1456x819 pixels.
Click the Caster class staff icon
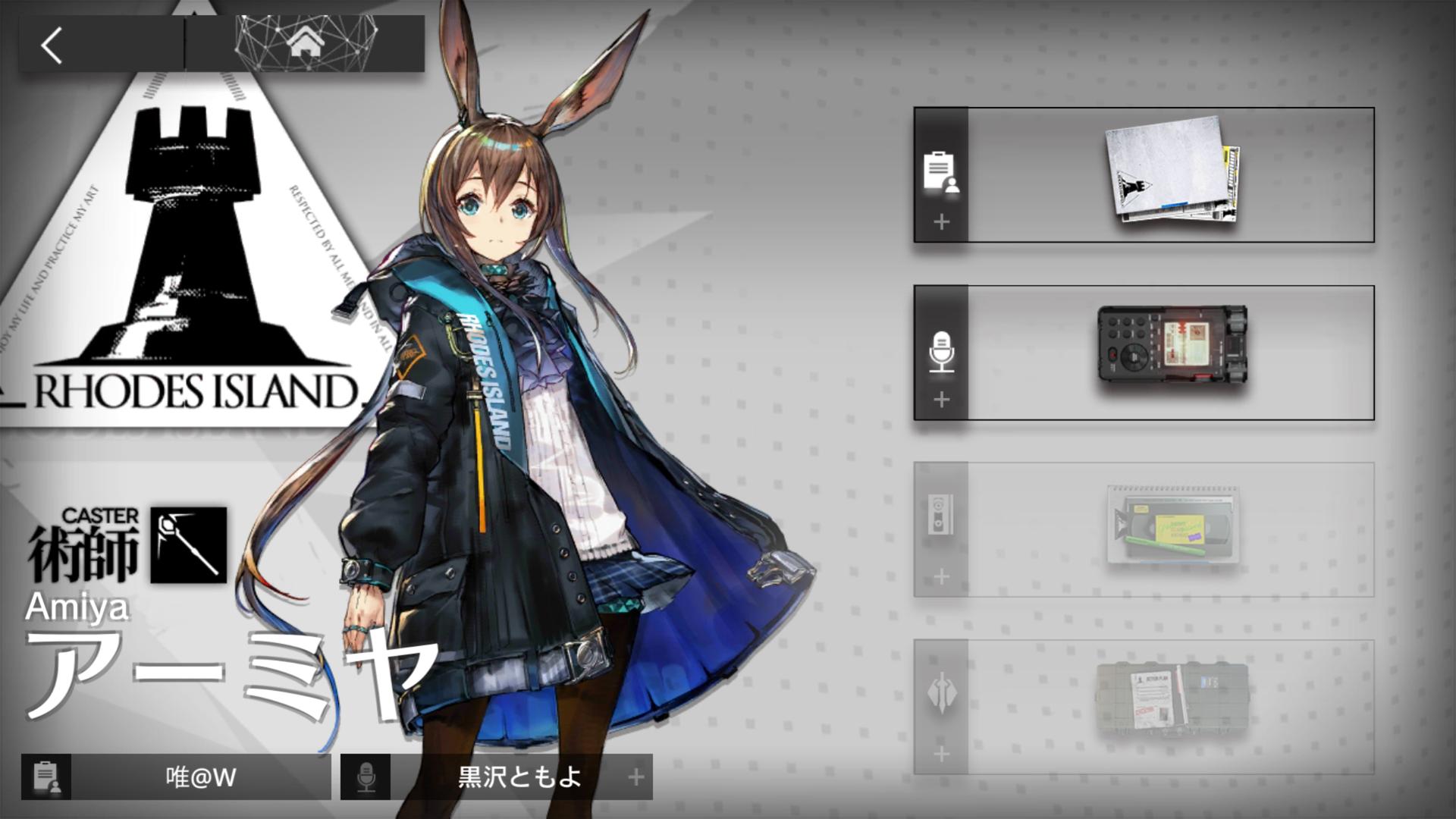pos(188,544)
